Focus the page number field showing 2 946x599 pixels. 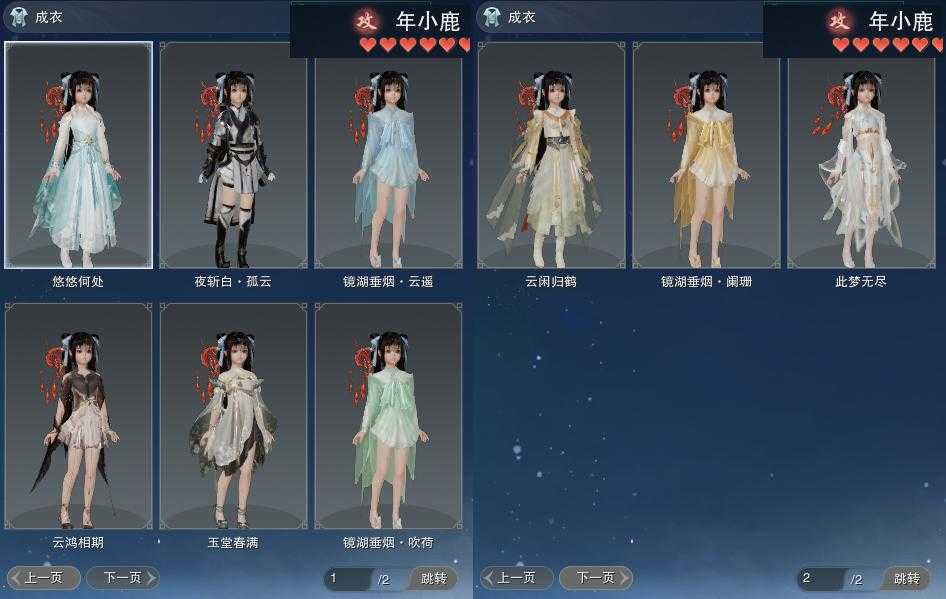pos(820,579)
